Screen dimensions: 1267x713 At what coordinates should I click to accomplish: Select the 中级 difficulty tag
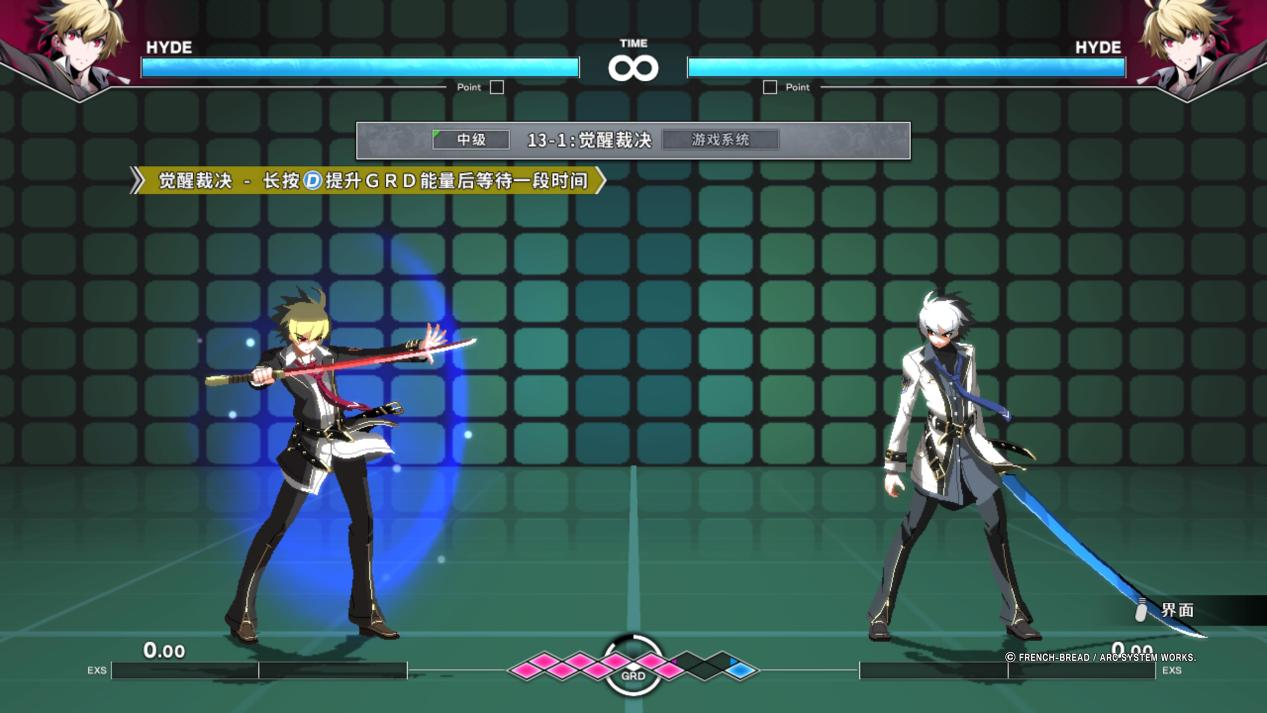tap(471, 140)
